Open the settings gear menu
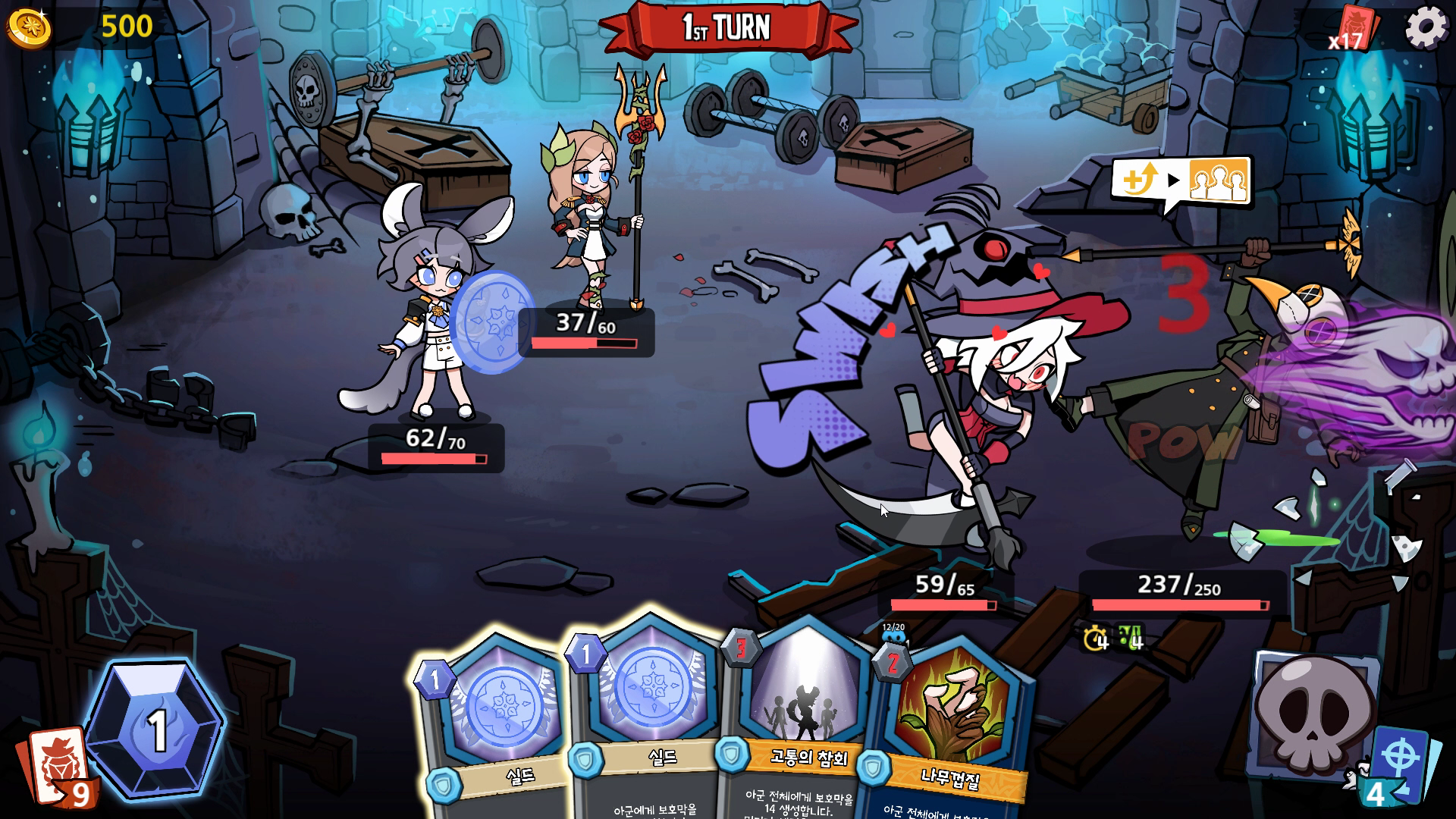This screenshot has height=819, width=1456. click(x=1426, y=28)
